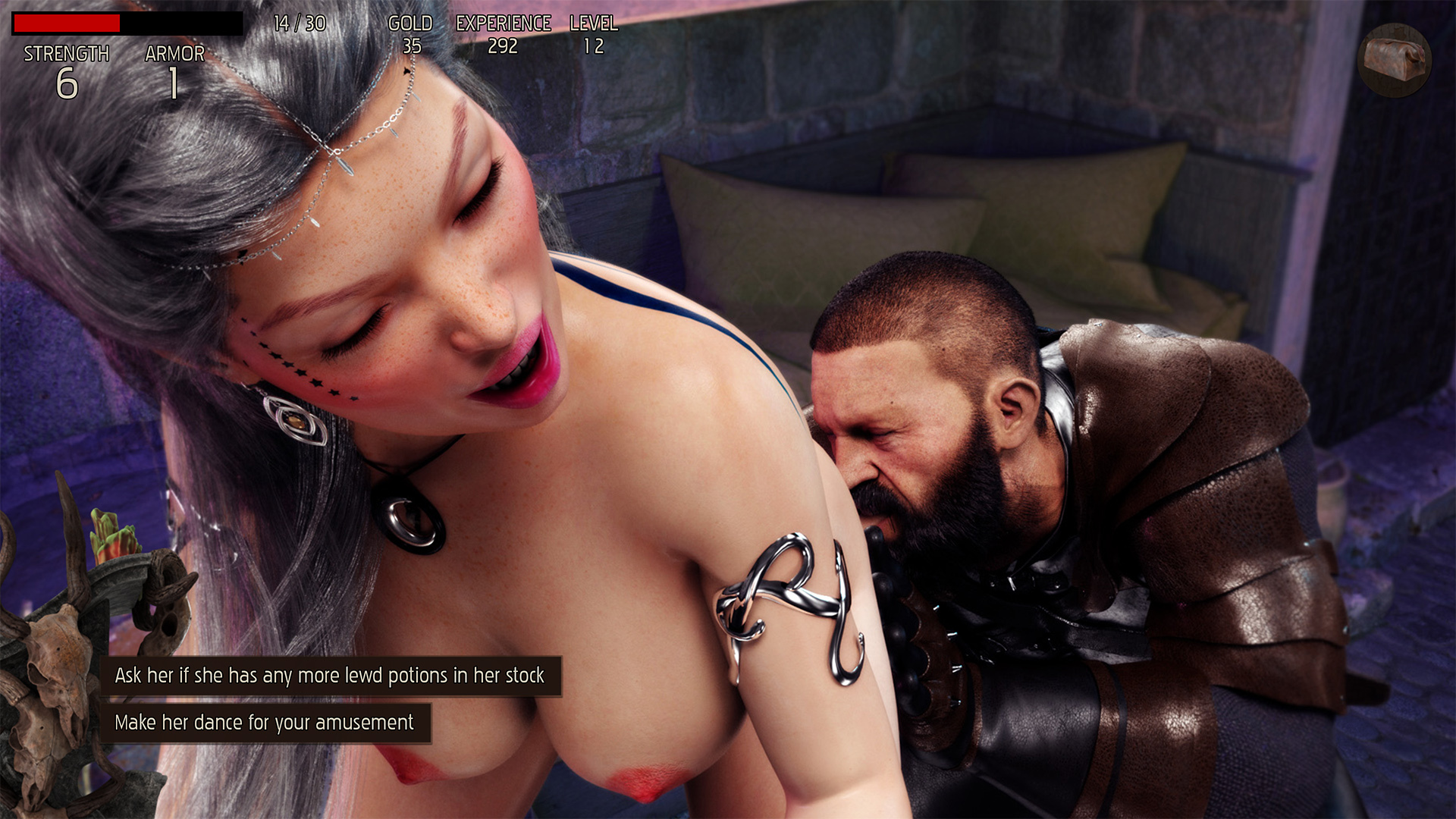Choose the 'lewd potions in her stock' option
Image resolution: width=1456 pixels, height=819 pixels.
[330, 676]
